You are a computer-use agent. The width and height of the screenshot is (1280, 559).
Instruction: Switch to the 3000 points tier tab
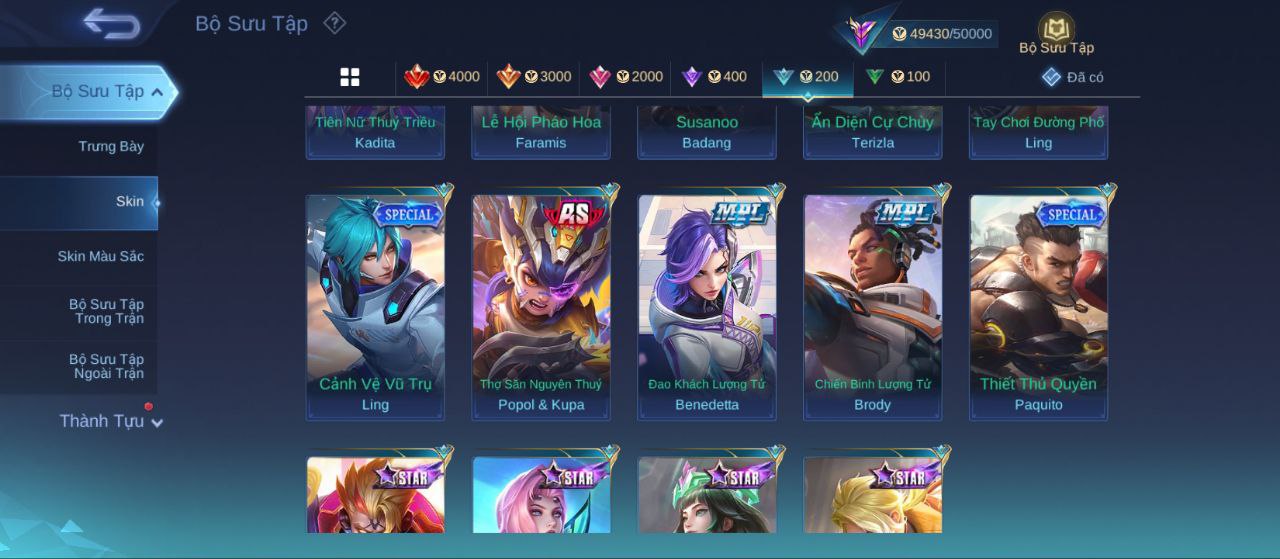click(533, 77)
